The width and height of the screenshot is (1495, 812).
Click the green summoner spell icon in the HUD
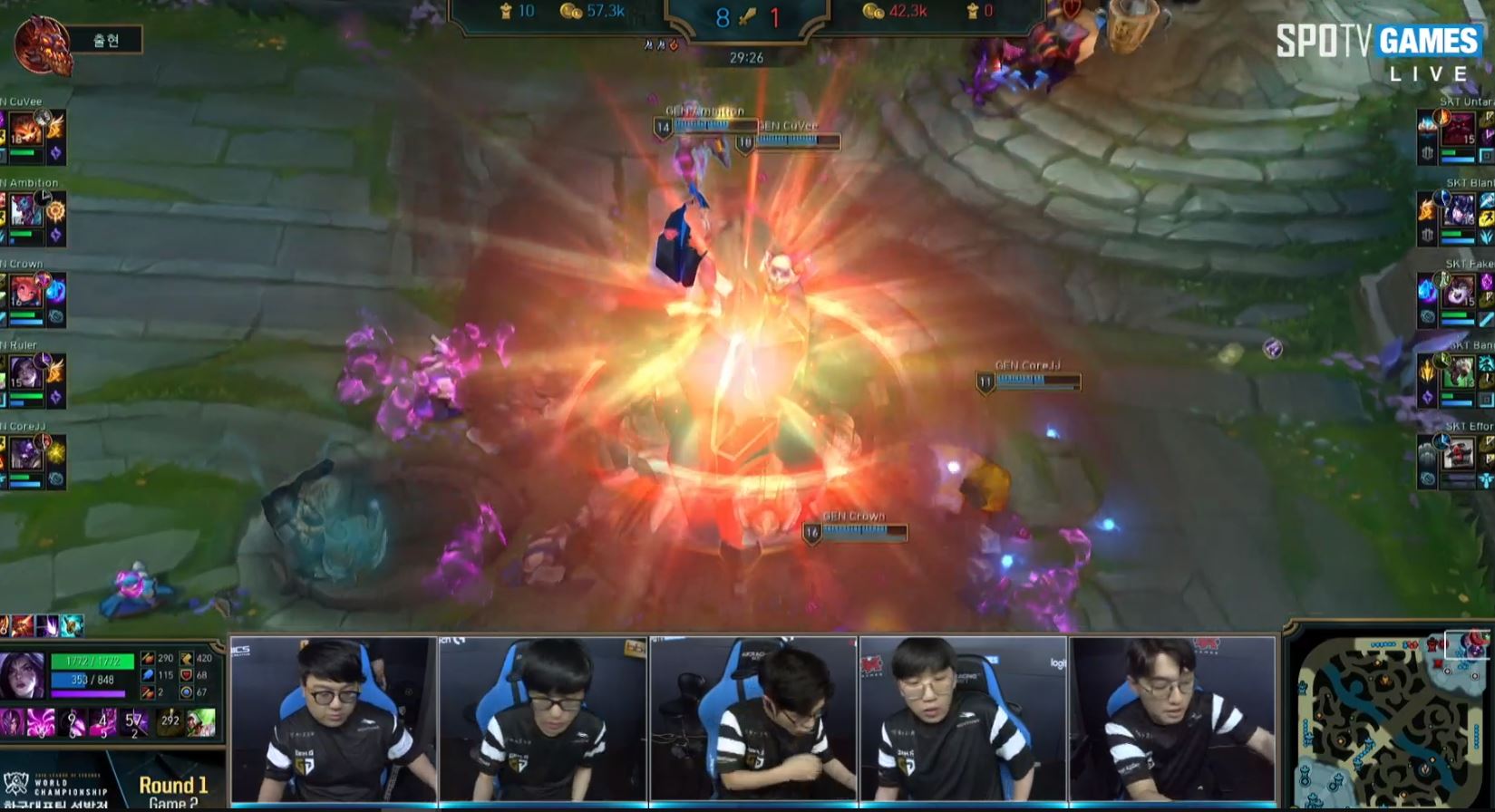pyautogui.click(x=202, y=724)
